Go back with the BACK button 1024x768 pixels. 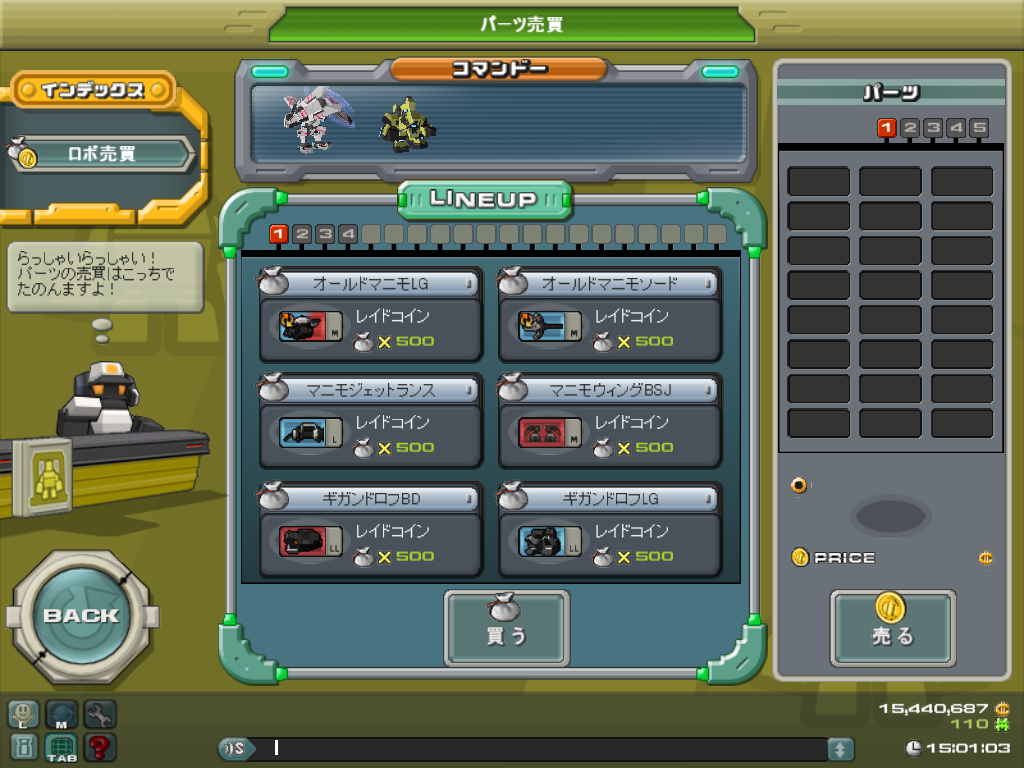[81, 615]
